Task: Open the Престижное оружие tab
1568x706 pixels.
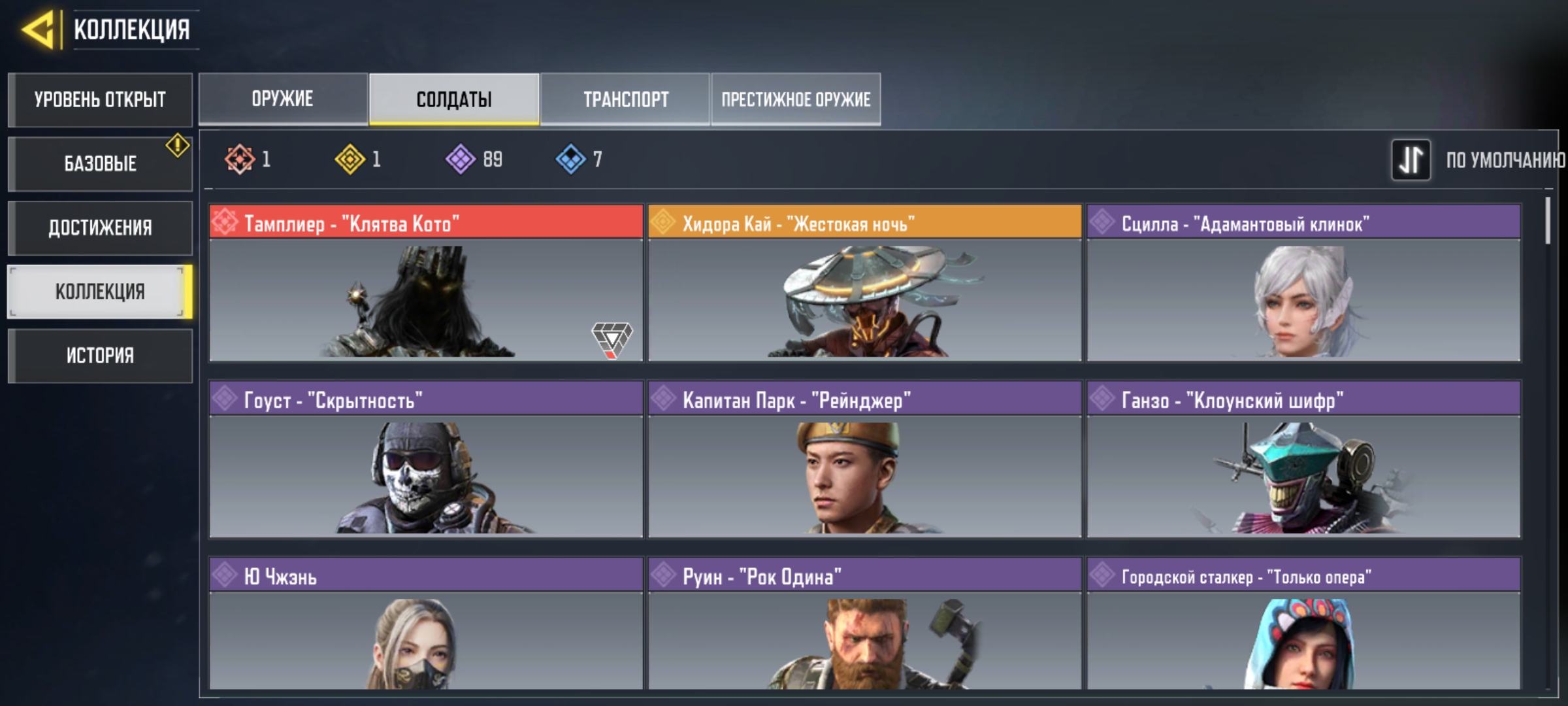Action: point(796,99)
